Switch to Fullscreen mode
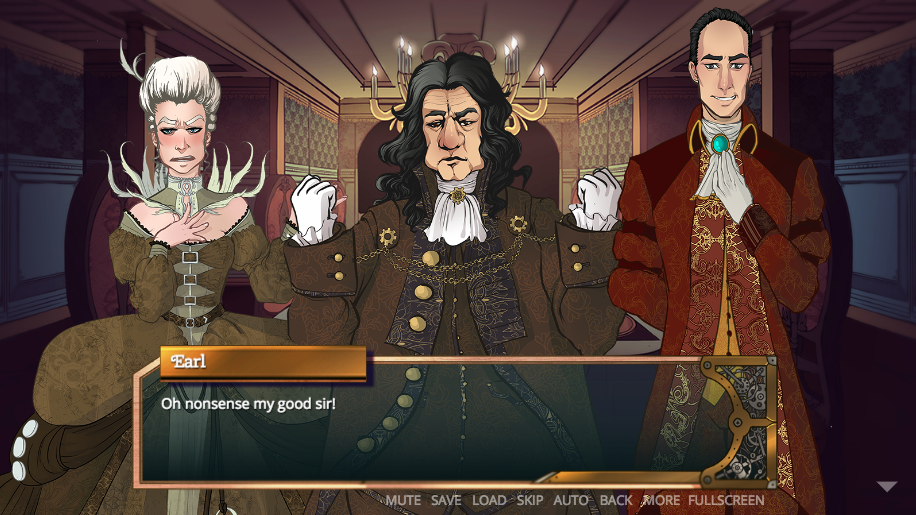916x515 pixels. (x=726, y=500)
